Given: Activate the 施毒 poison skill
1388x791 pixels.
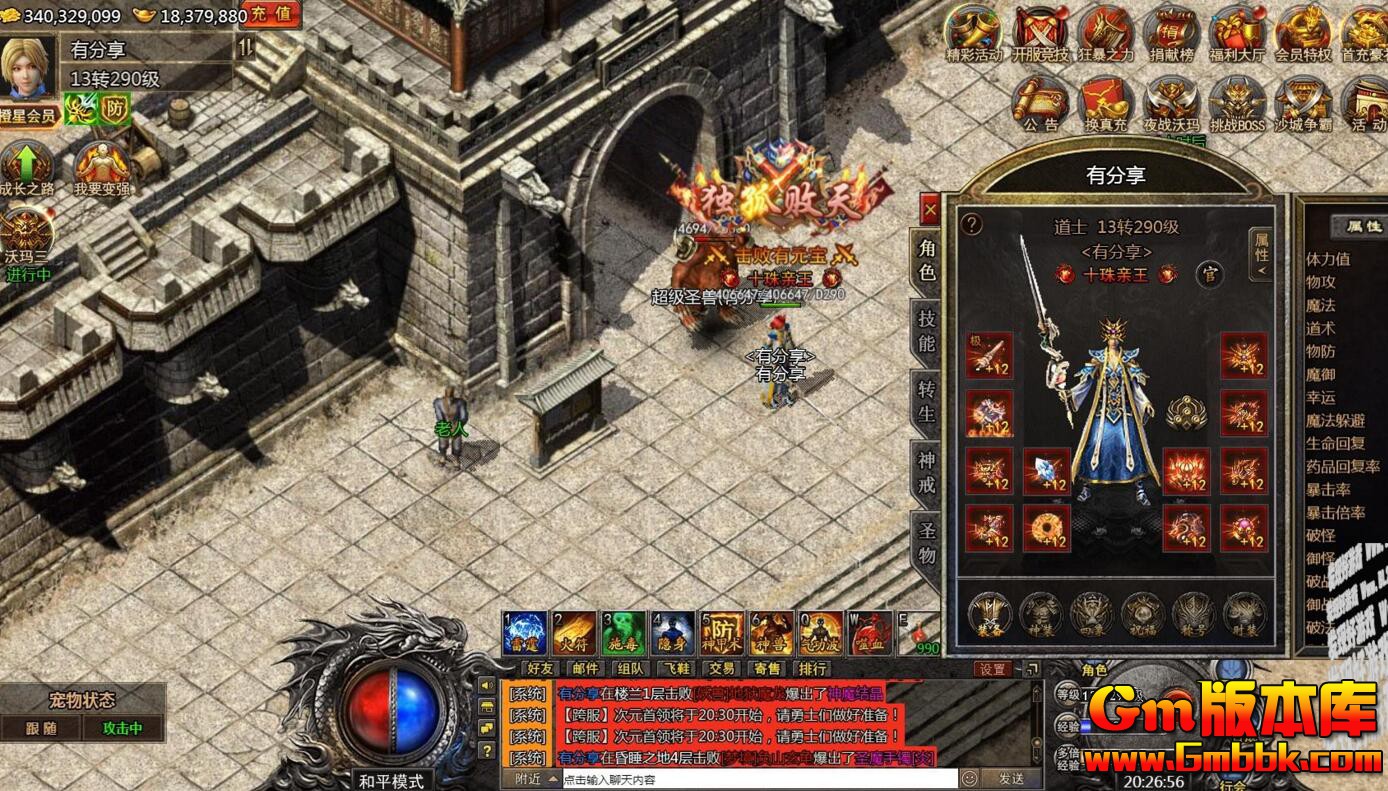Looking at the screenshot, I should coord(623,632).
